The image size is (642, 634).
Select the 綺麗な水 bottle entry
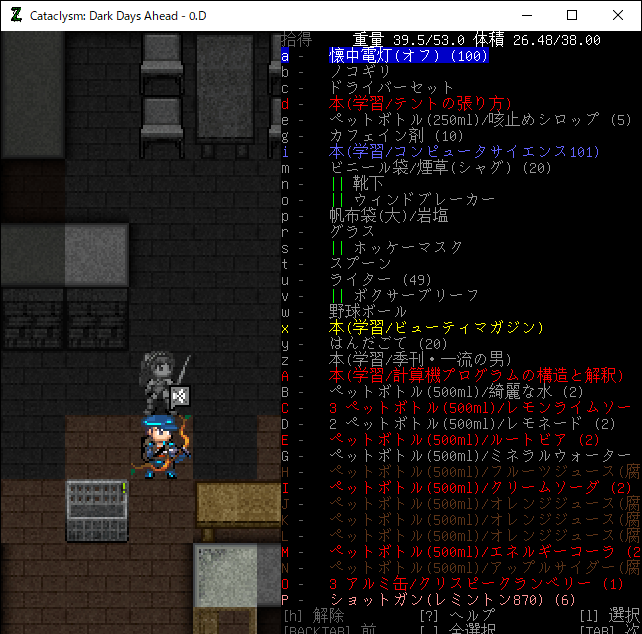point(456,392)
